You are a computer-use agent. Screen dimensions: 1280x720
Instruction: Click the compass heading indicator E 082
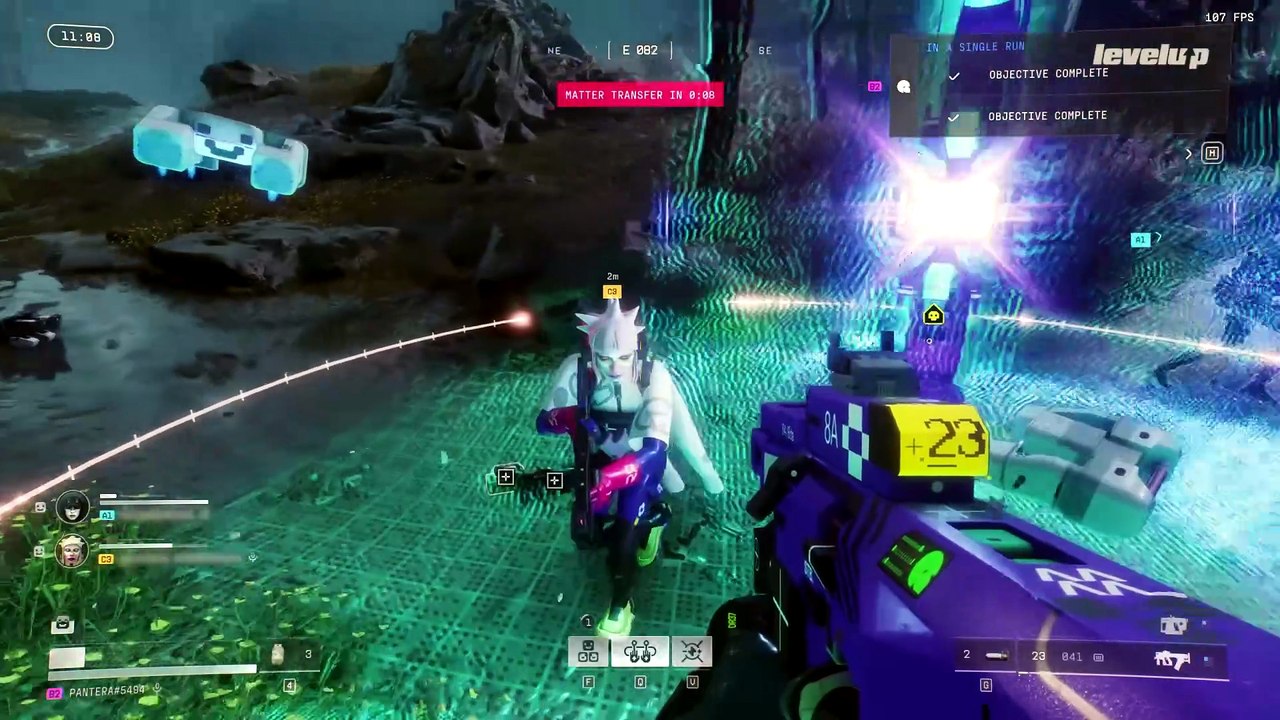pyautogui.click(x=640, y=50)
